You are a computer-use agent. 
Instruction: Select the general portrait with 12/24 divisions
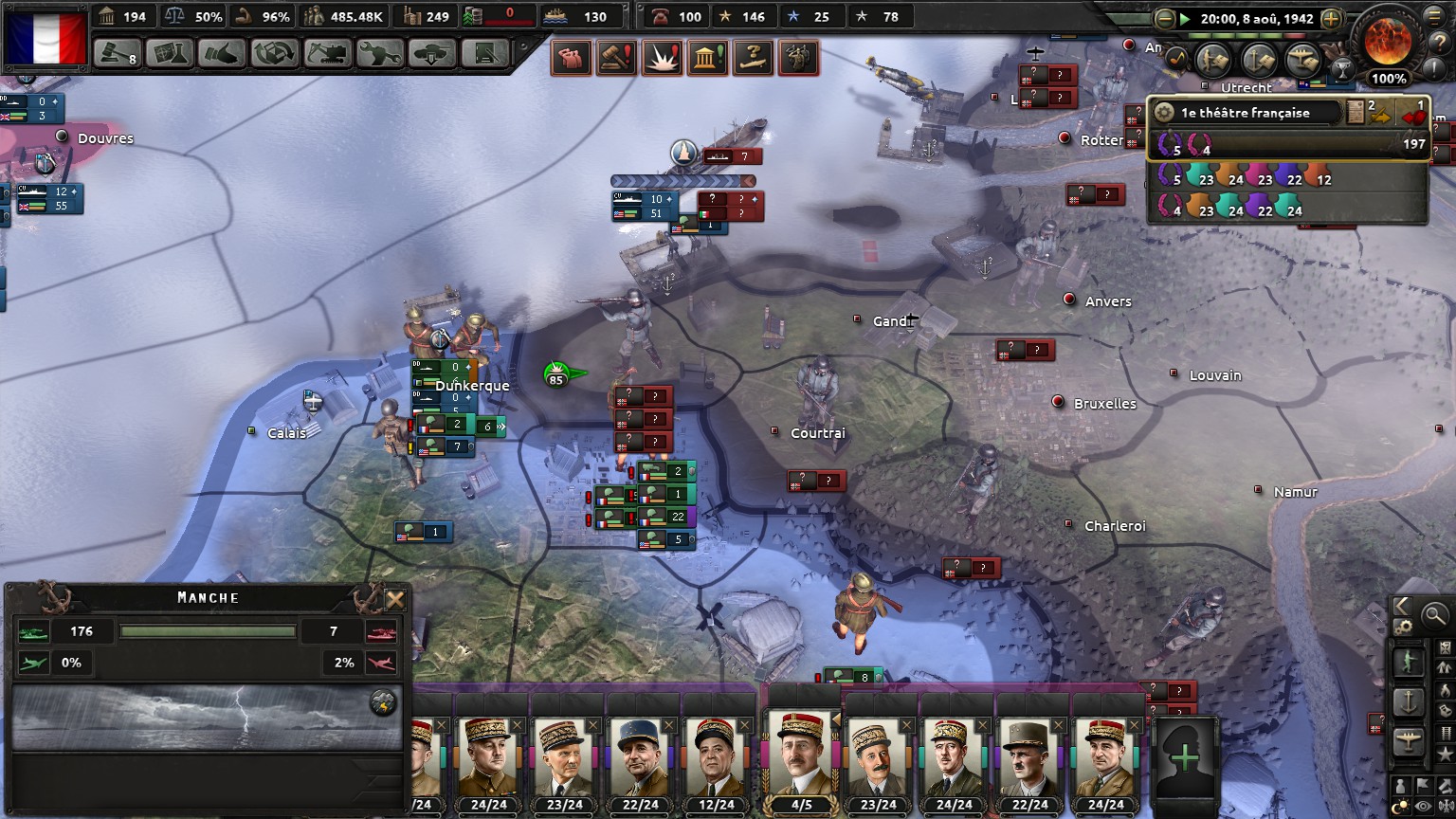click(x=715, y=758)
